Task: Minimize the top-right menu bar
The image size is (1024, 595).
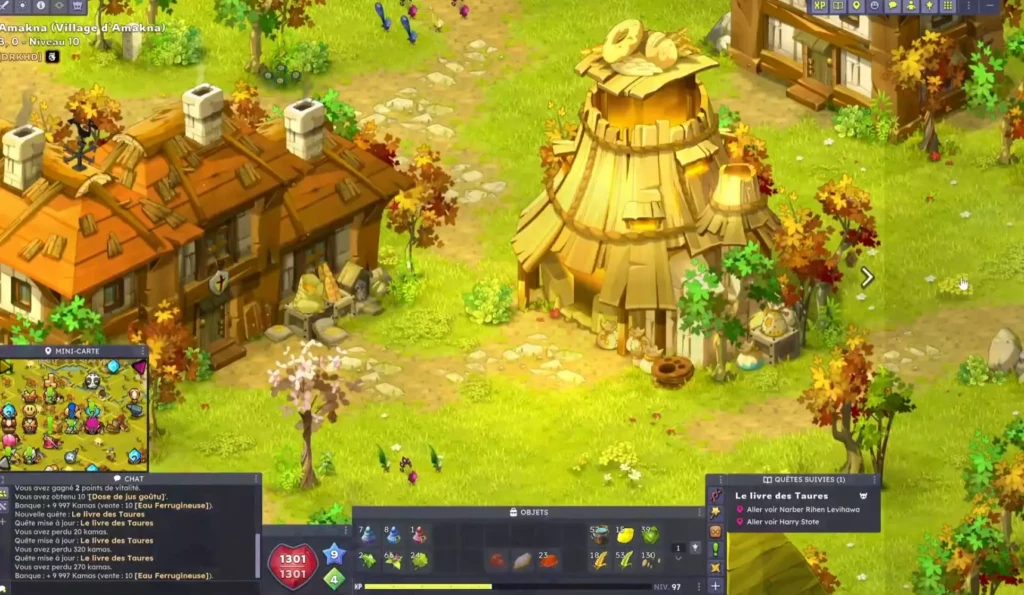Action: point(991,6)
